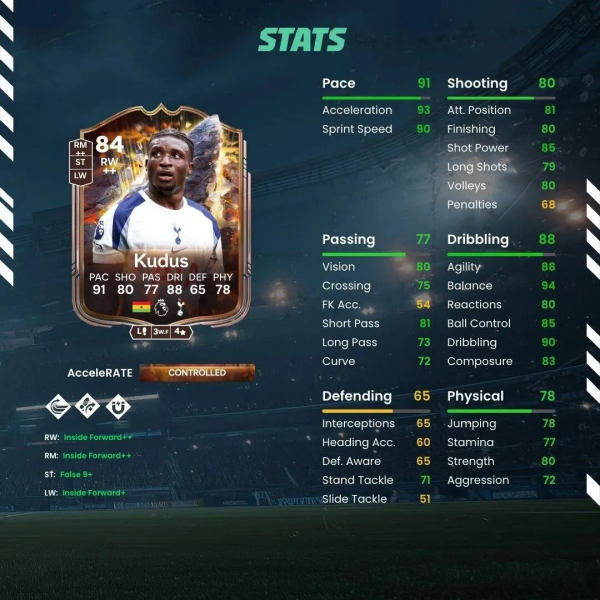Select the Defending stat category header

(356, 396)
